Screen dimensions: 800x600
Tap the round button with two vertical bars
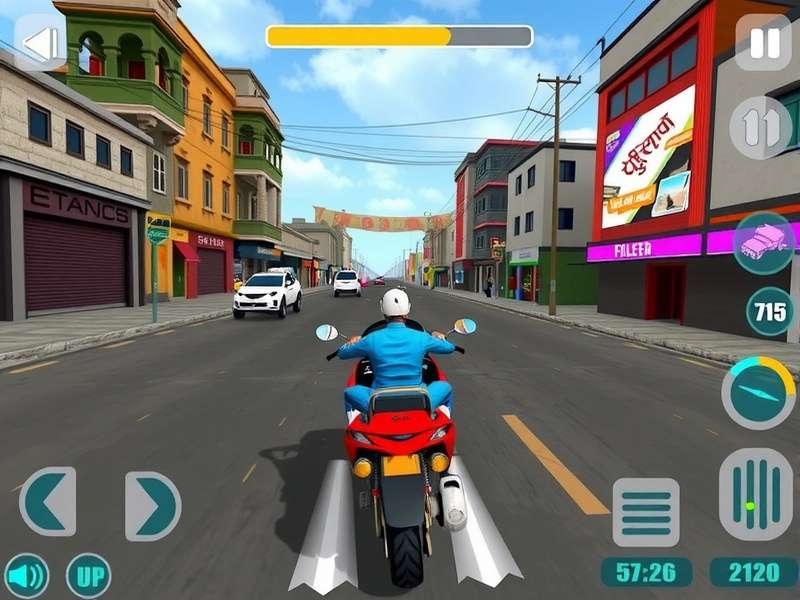click(x=760, y=127)
